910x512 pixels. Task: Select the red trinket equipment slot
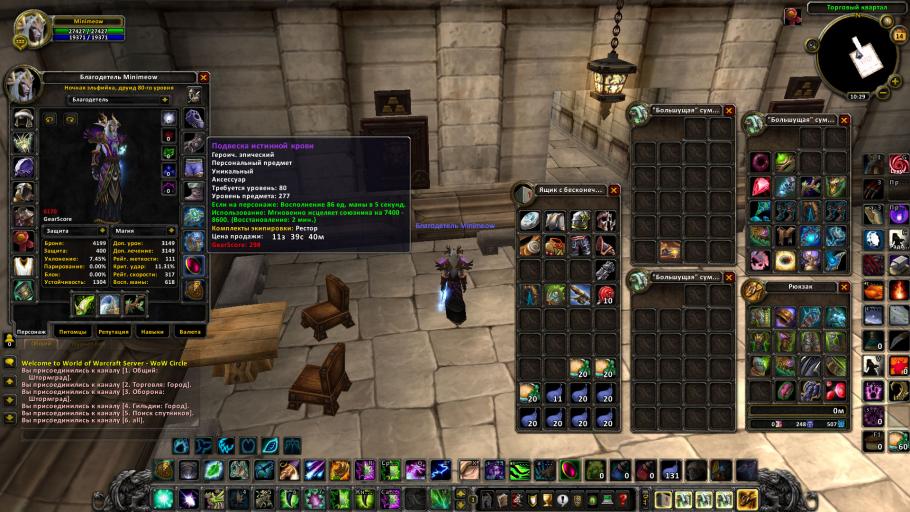(x=194, y=265)
